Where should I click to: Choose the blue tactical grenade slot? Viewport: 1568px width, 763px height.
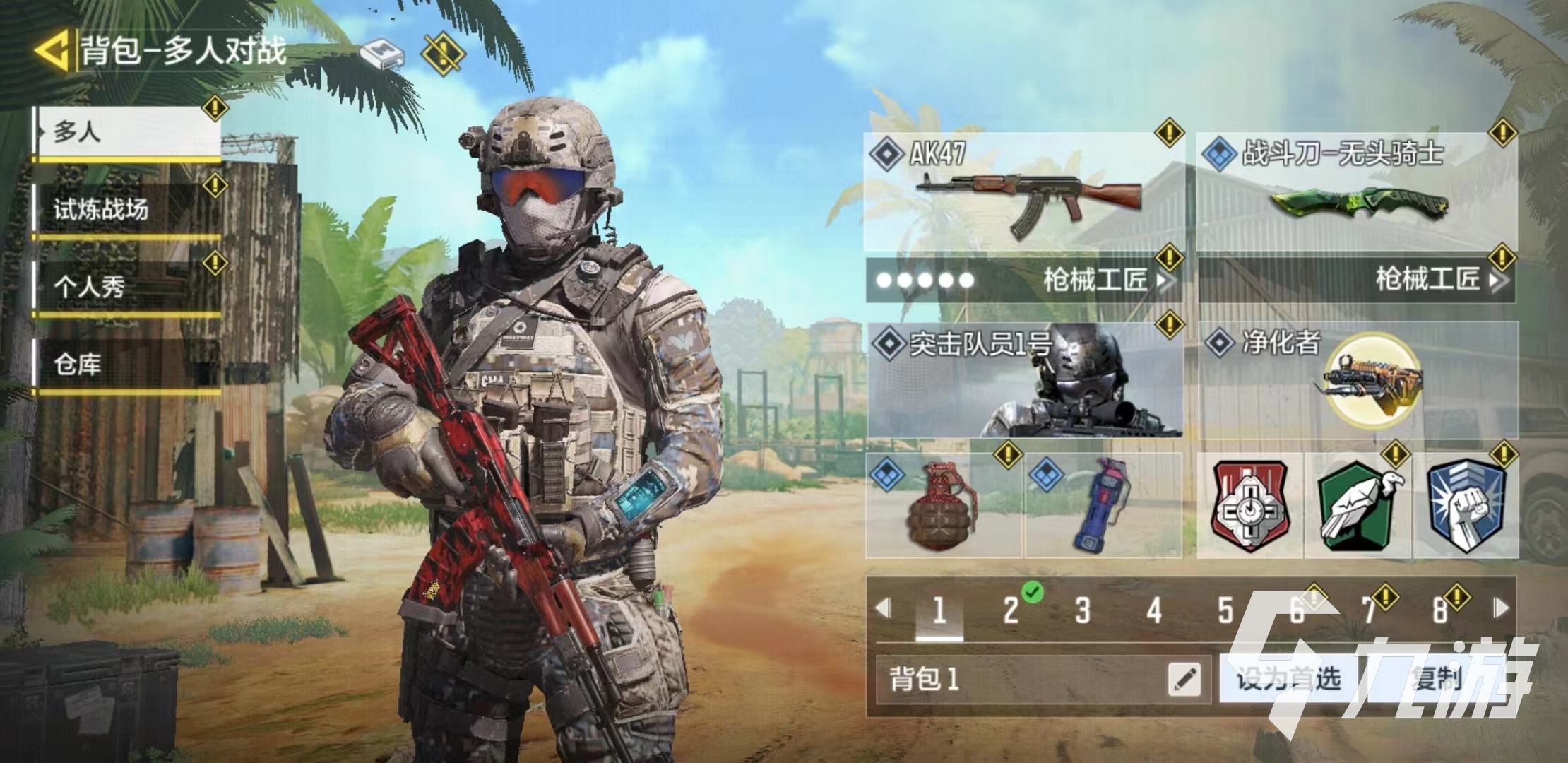pyautogui.click(x=1103, y=506)
